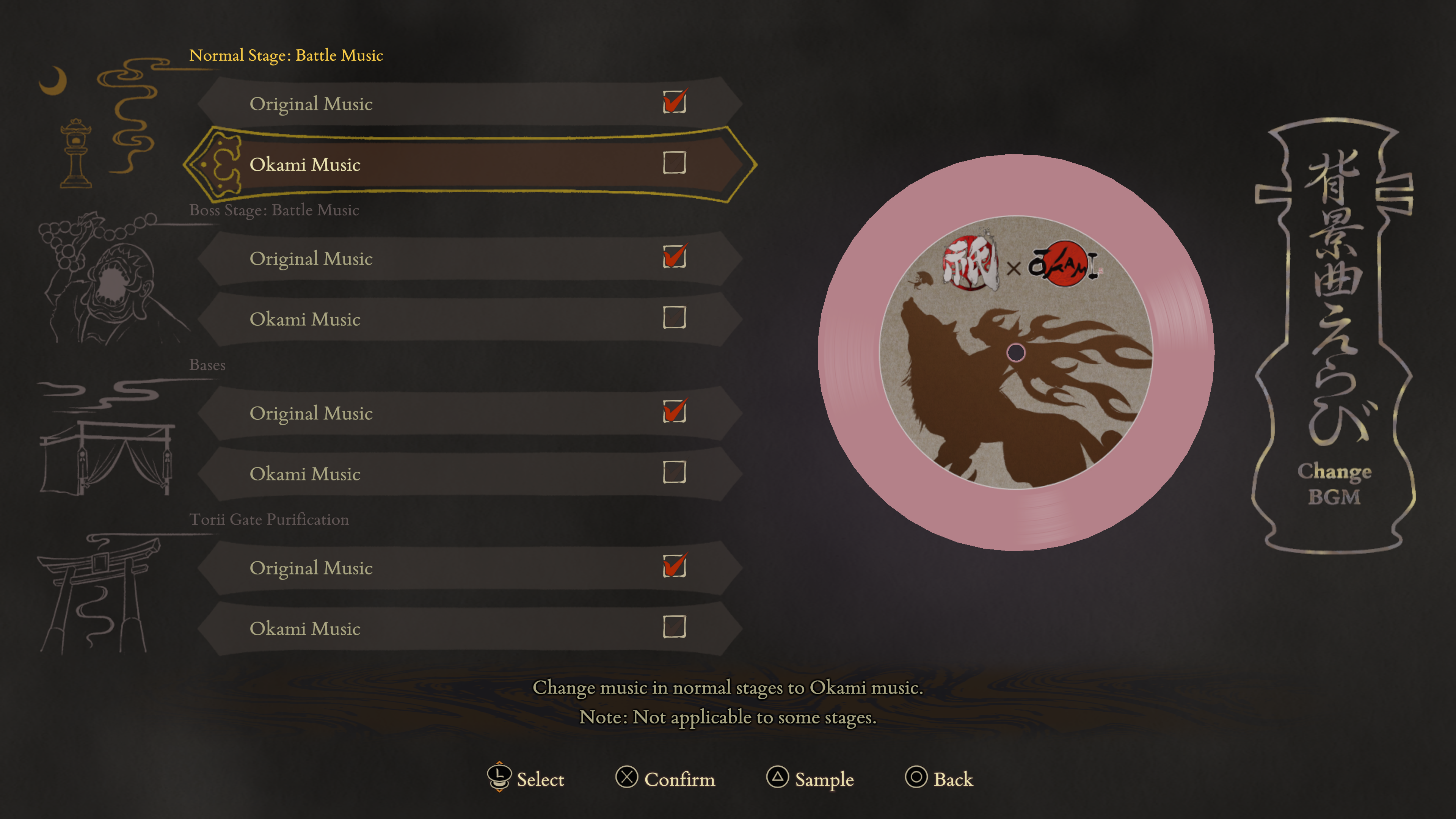Screen dimensions: 1456x819
Task: Click the Okami vinyl record artwork
Action: (1016, 352)
